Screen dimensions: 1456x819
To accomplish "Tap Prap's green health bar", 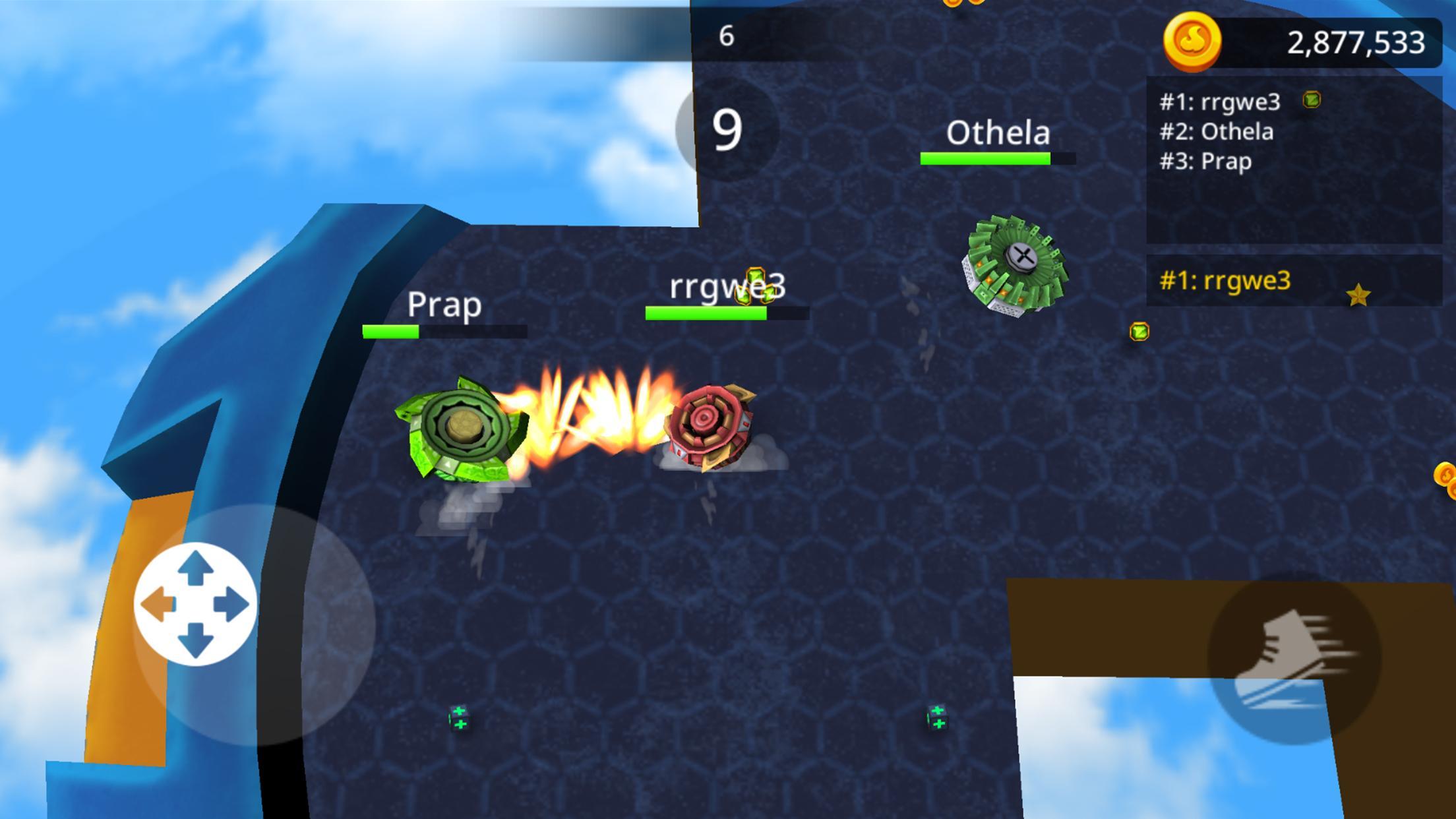I will coord(390,332).
